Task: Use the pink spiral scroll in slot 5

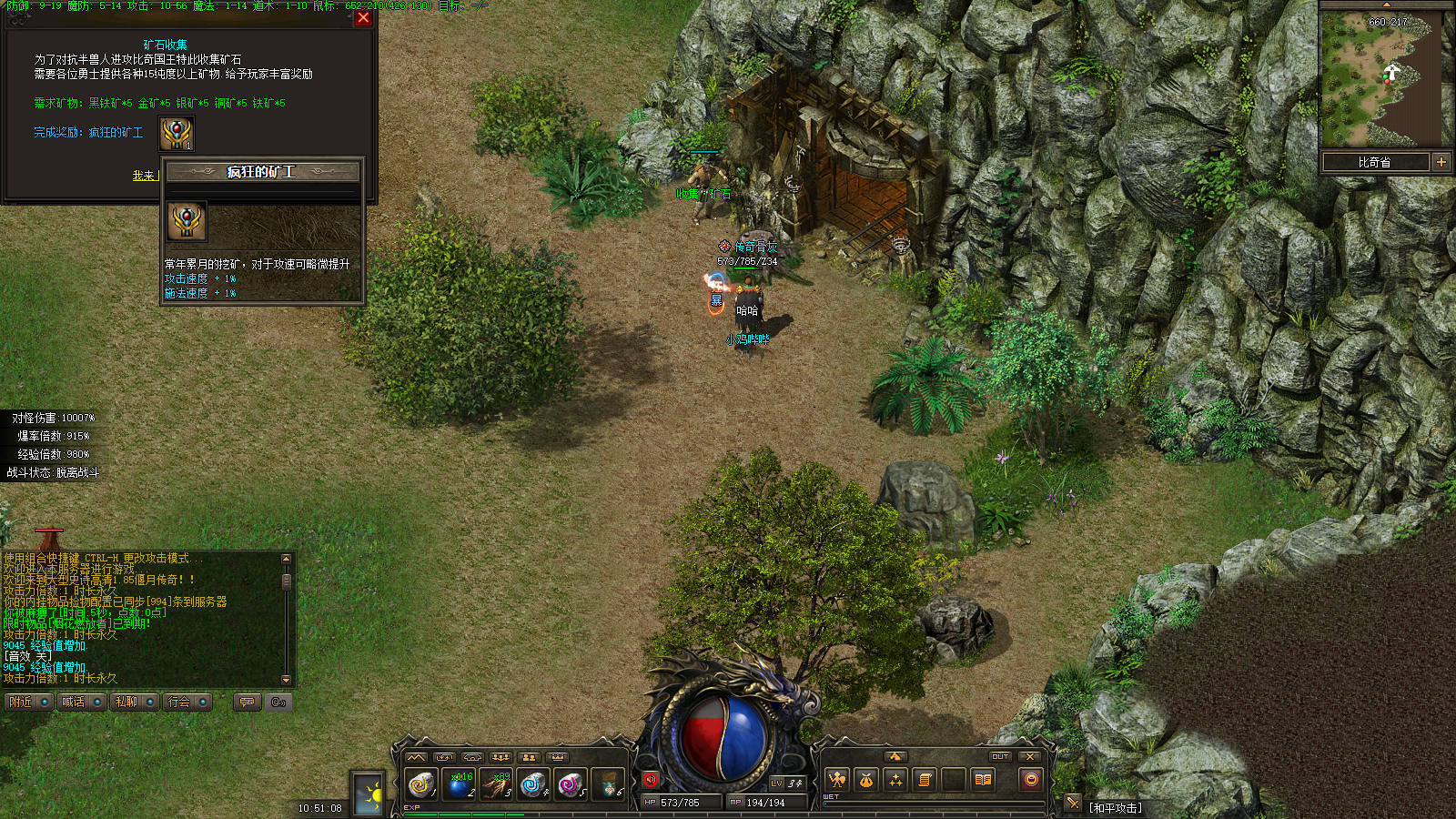Action: point(571,783)
